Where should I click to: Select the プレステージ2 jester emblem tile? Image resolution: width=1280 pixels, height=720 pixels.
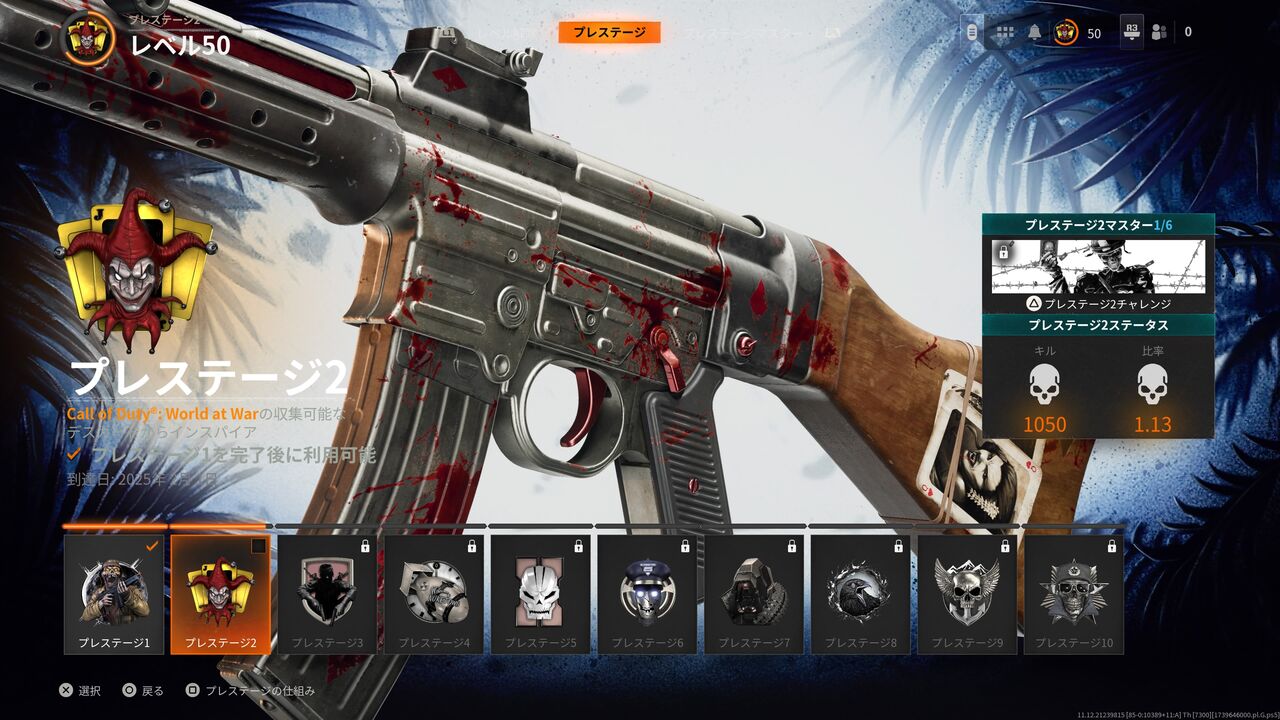coord(220,594)
